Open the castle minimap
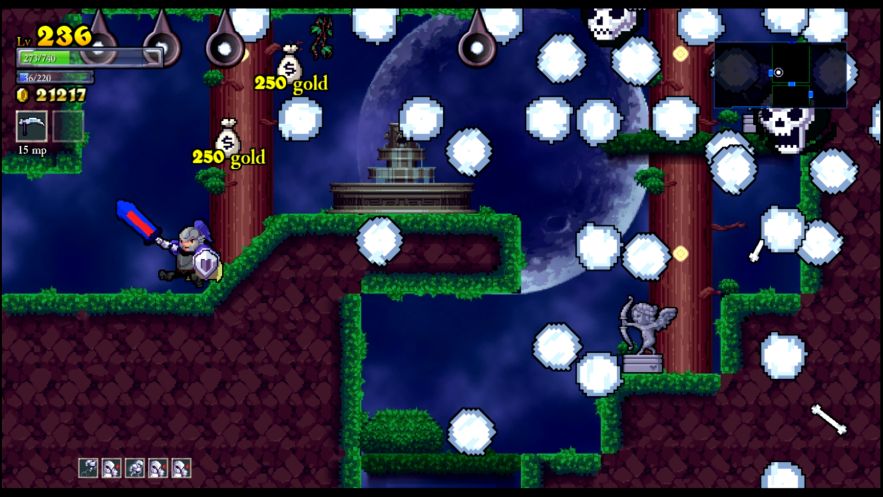 tap(780, 75)
